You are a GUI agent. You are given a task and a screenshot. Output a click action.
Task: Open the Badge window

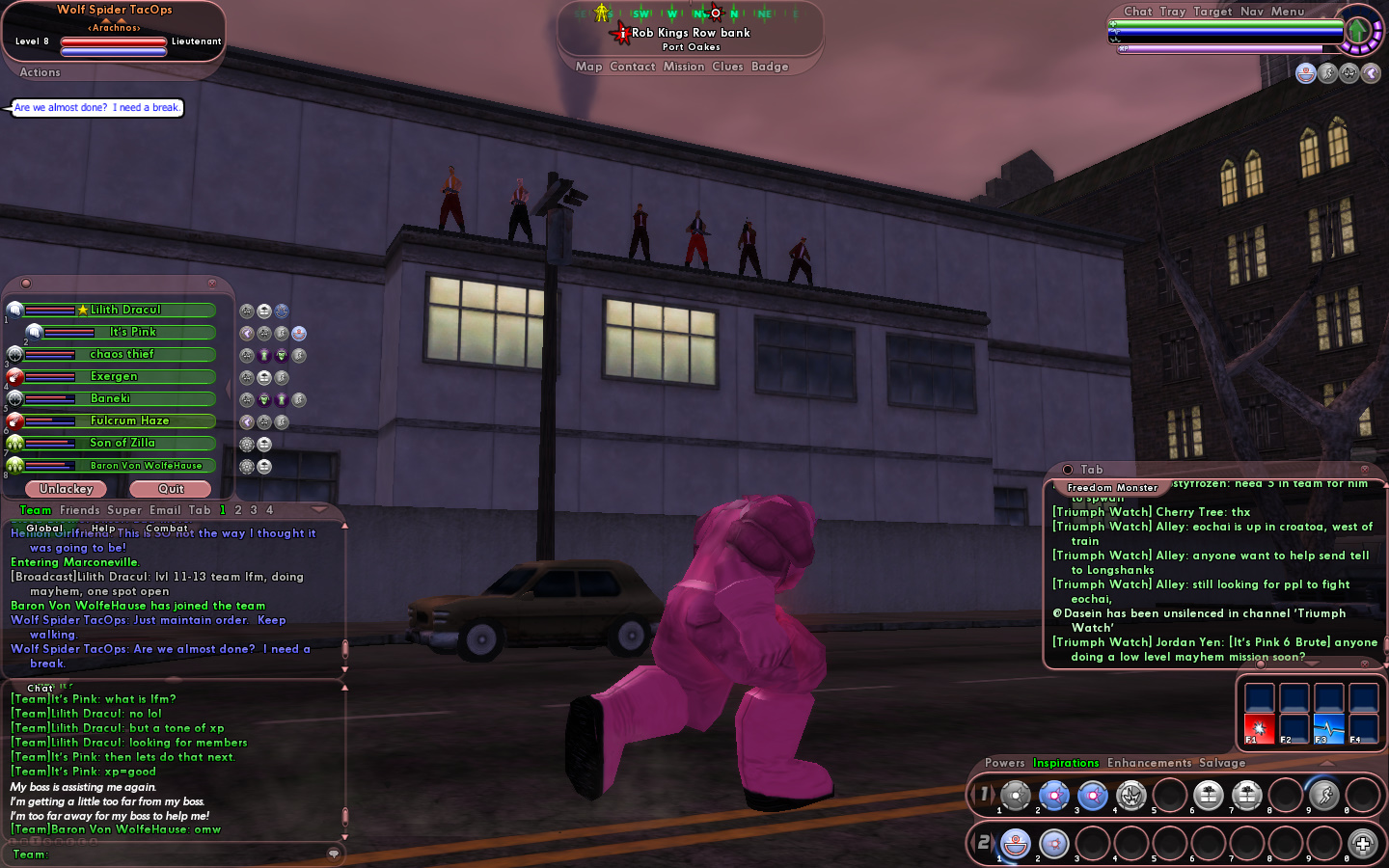pyautogui.click(x=770, y=67)
